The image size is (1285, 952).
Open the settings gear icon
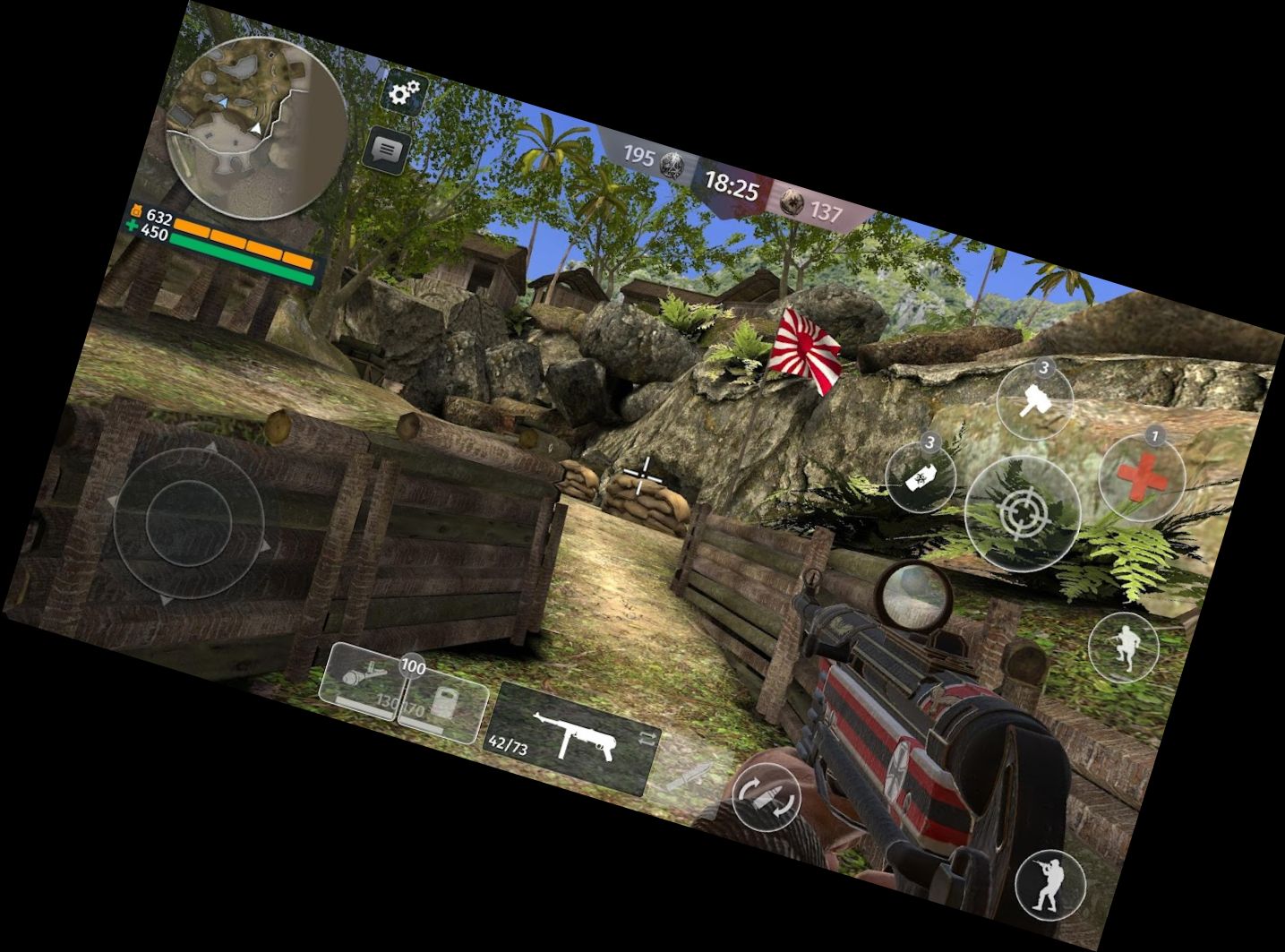(x=405, y=90)
